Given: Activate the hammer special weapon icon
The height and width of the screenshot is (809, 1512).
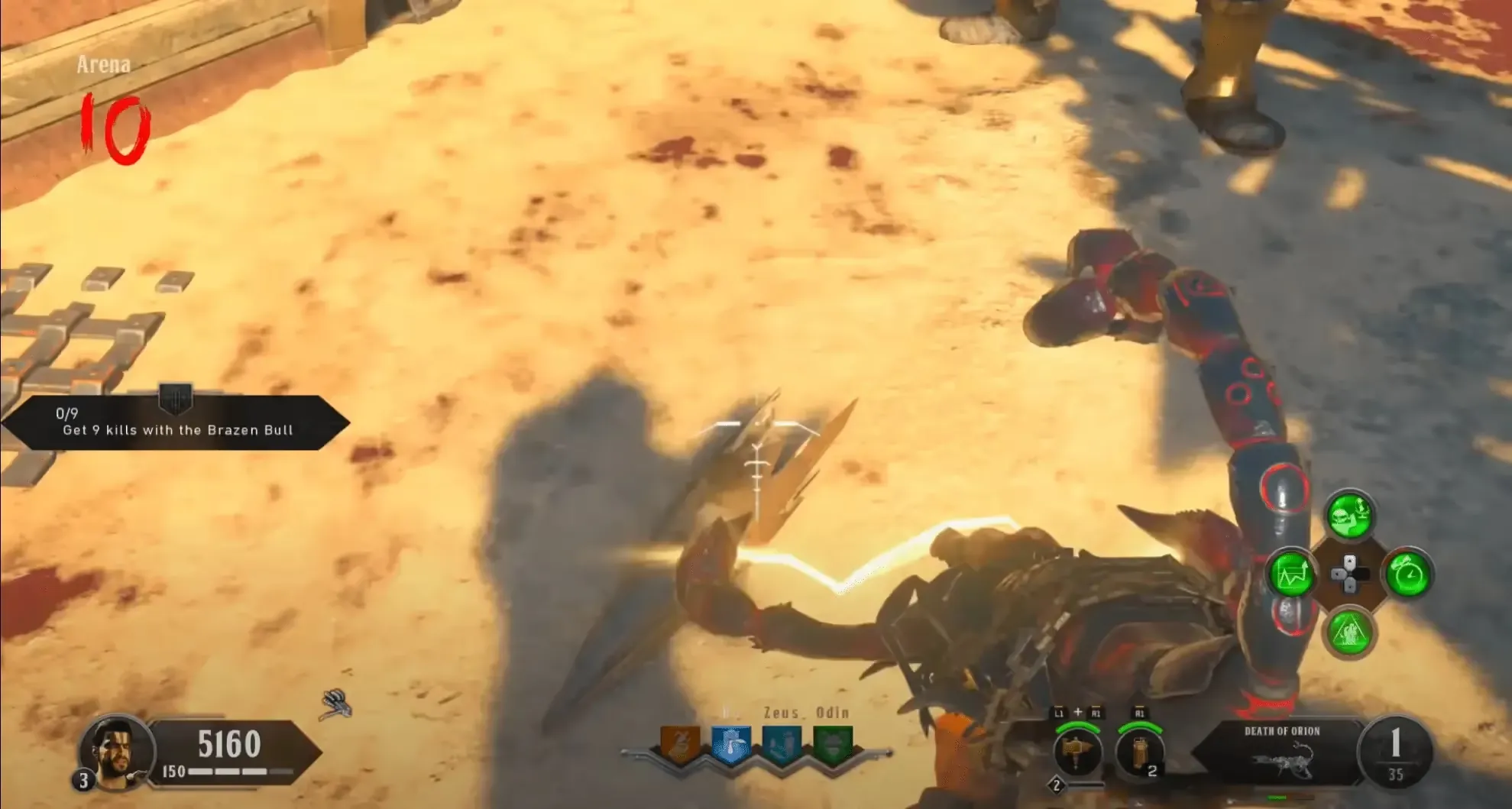Looking at the screenshot, I should 1077,752.
